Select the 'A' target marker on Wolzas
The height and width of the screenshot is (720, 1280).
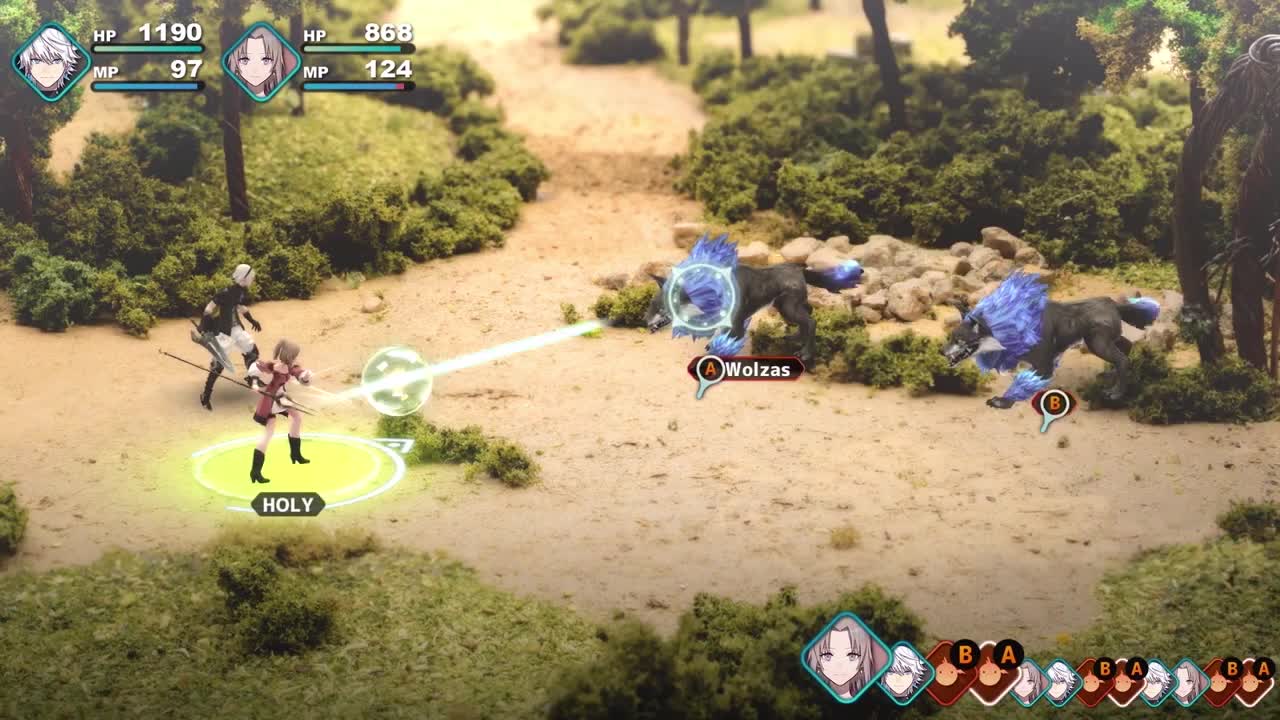coord(711,369)
